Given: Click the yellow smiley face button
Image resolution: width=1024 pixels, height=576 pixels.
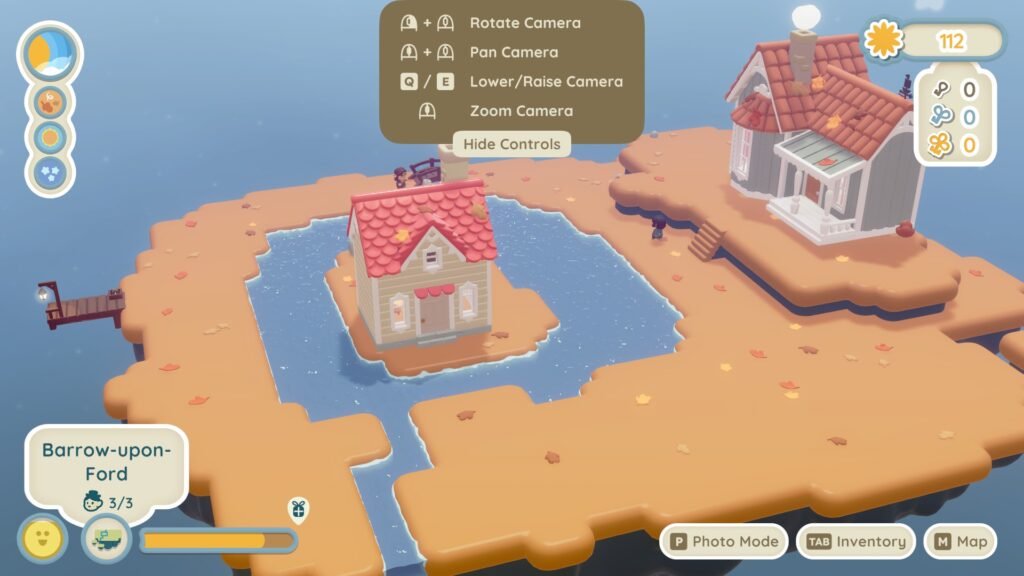Looking at the screenshot, I should pos(43,540).
